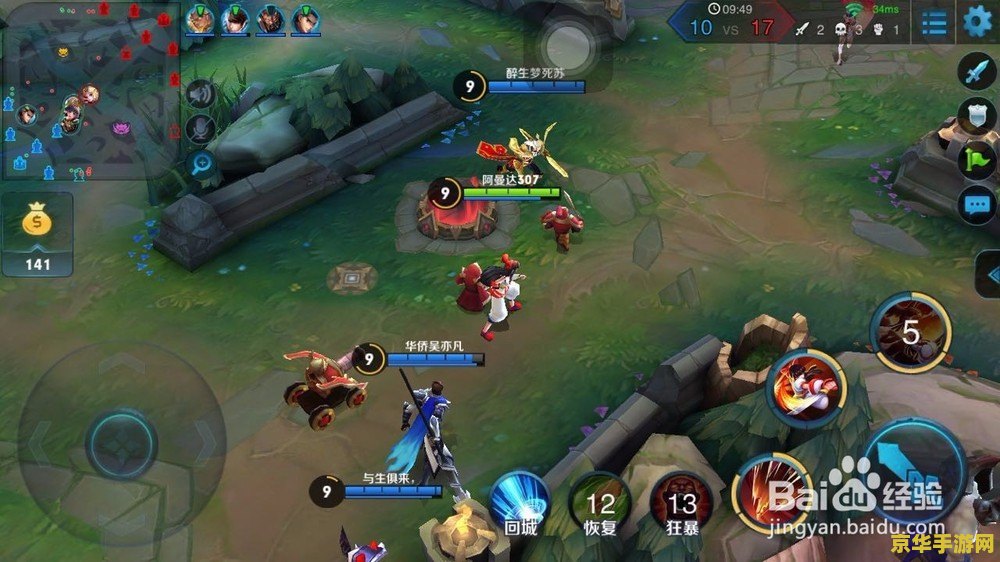Tap the magnifier zoom icon

[201, 163]
